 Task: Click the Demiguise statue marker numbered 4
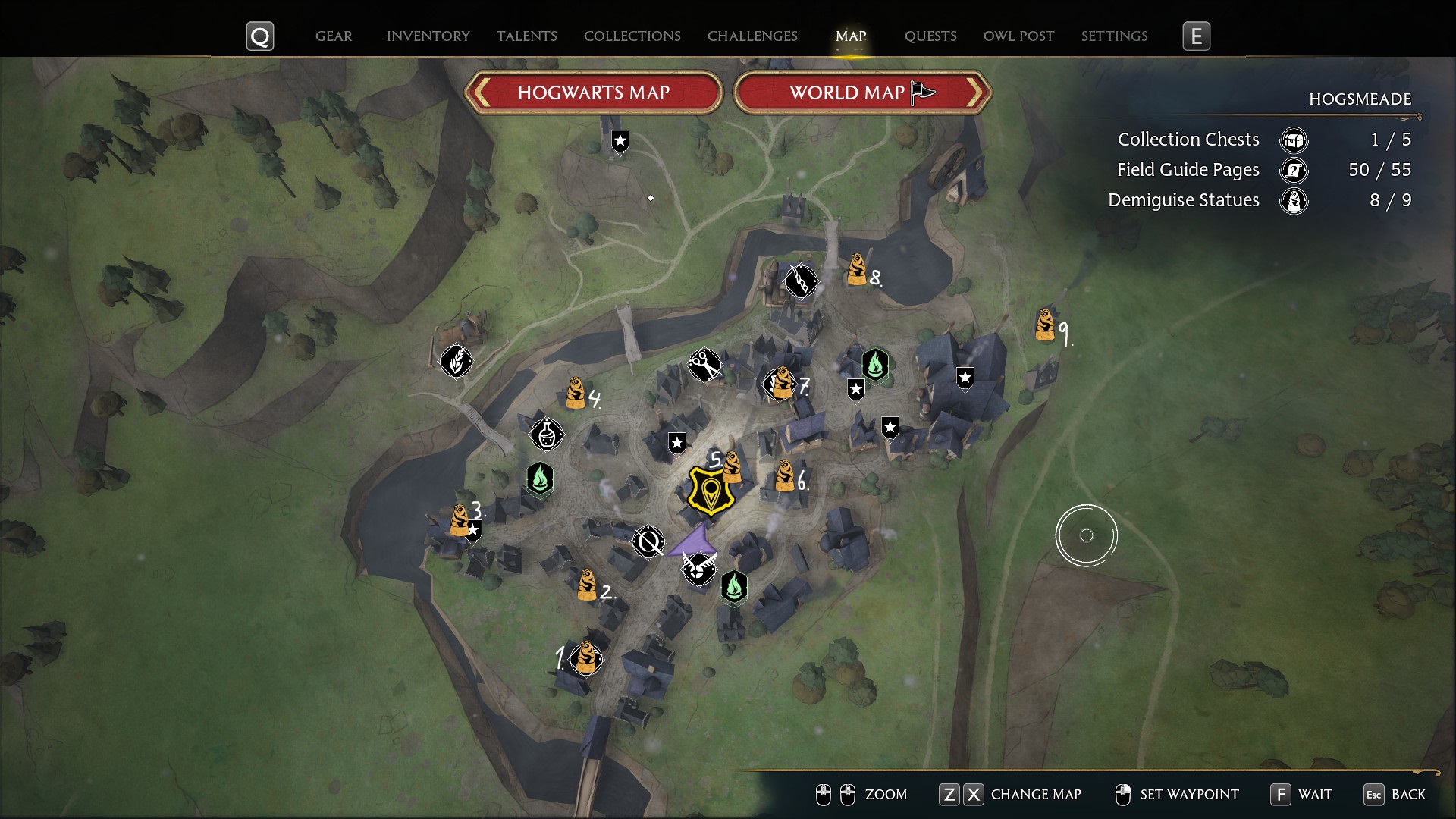tap(576, 393)
